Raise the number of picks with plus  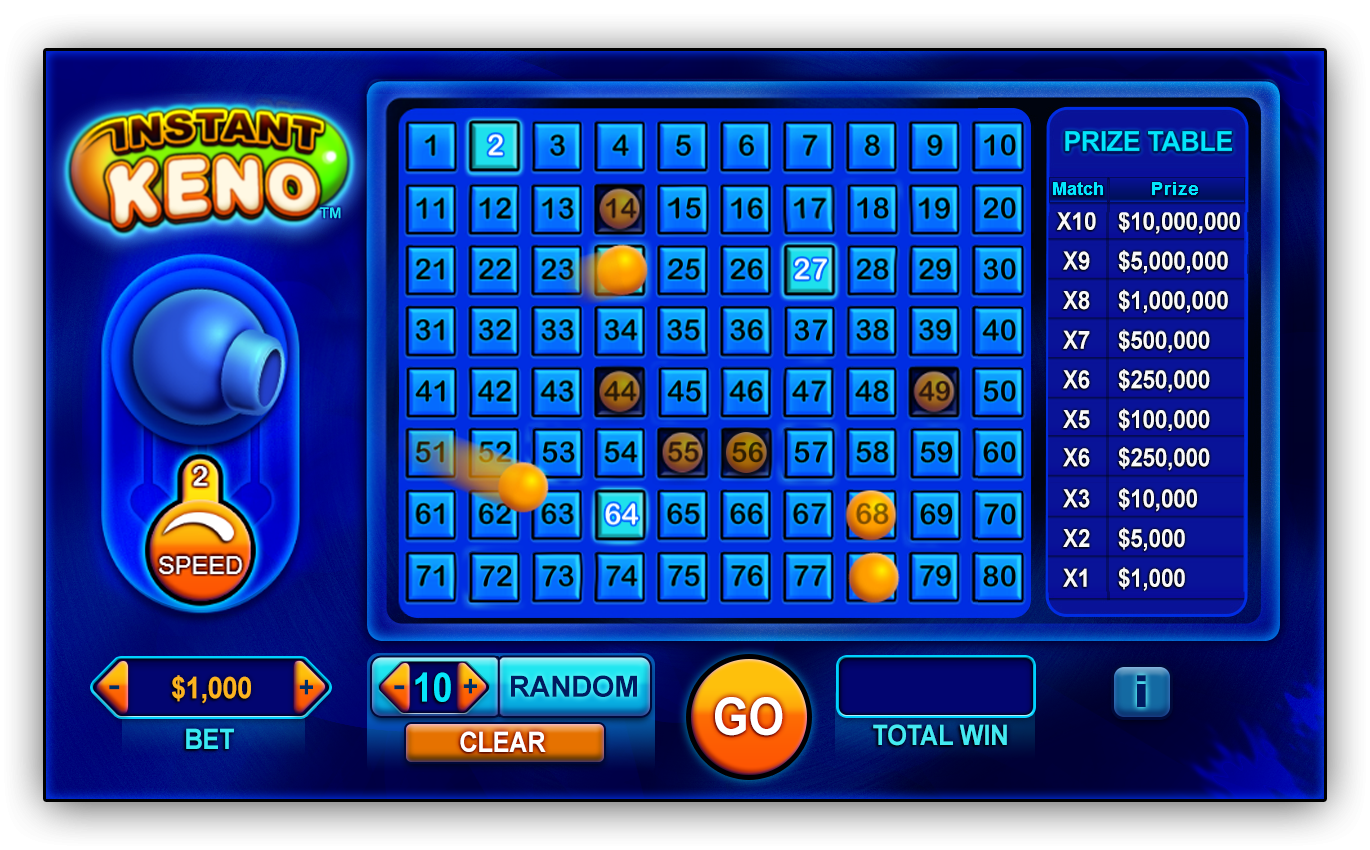471,687
